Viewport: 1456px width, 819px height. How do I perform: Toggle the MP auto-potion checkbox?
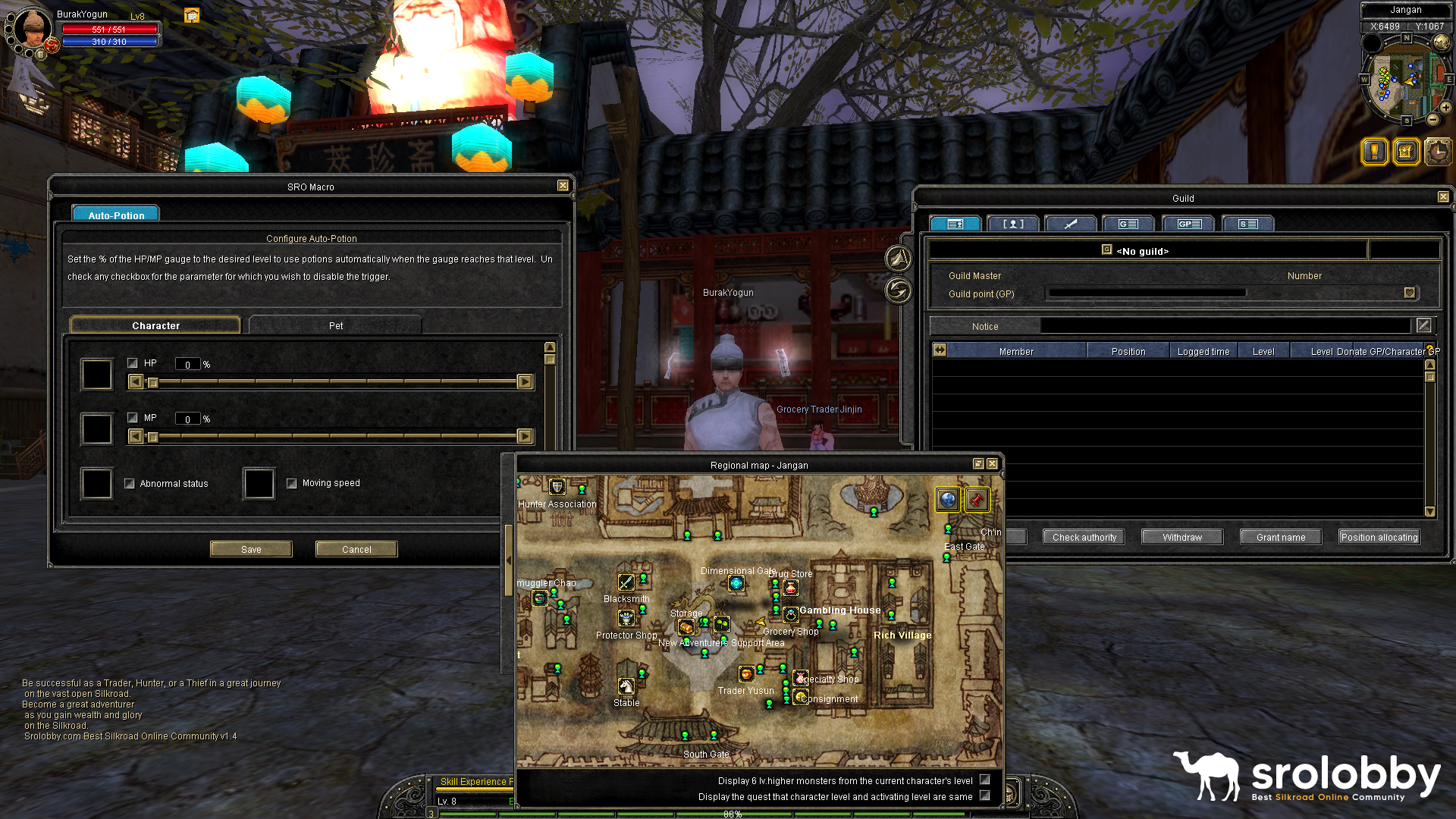tap(133, 418)
